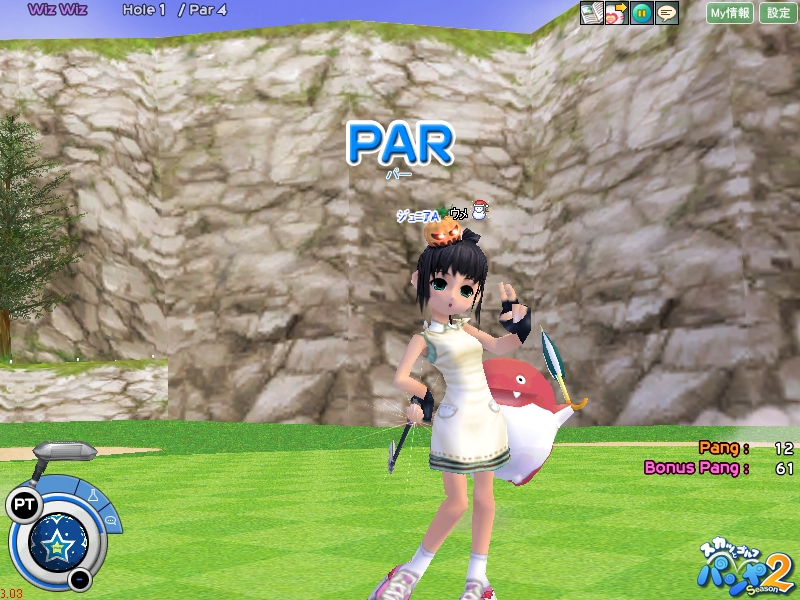Click the heart-face icon with orange arrow
Viewport: 800px width, 600px height.
pyautogui.click(x=616, y=13)
